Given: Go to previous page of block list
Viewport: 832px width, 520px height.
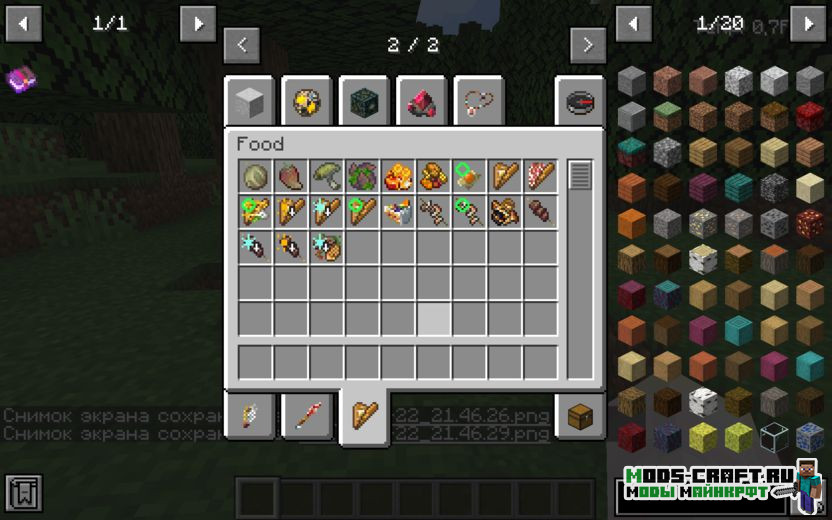Looking at the screenshot, I should click(x=633, y=23).
